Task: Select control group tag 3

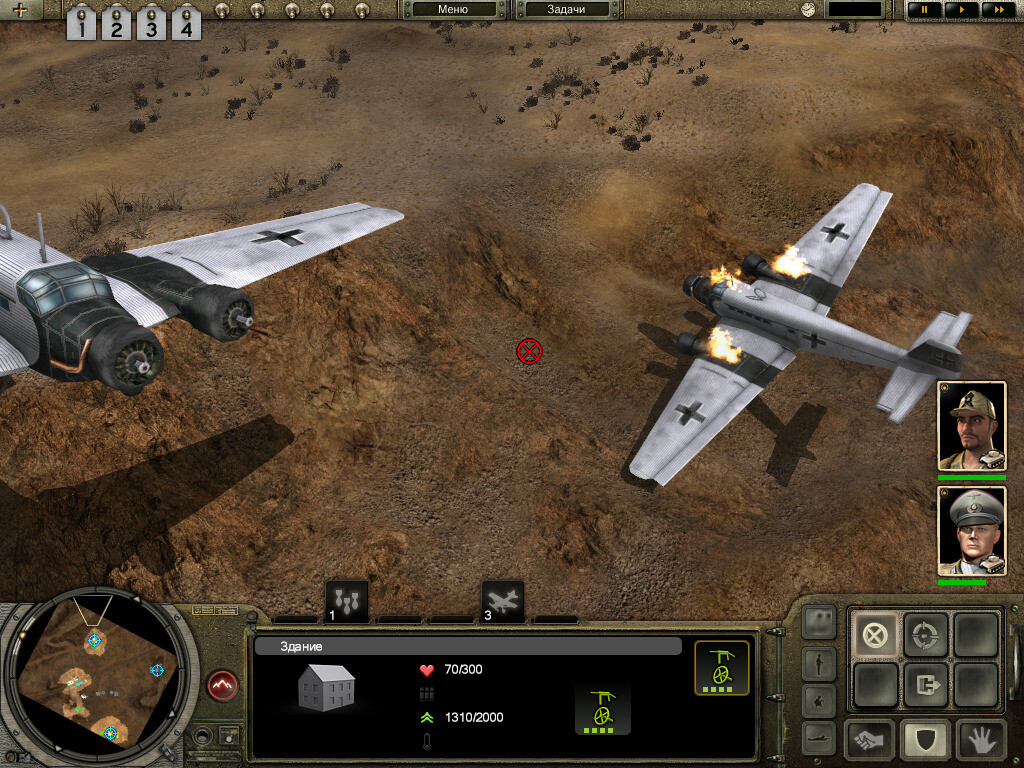Action: [151, 23]
